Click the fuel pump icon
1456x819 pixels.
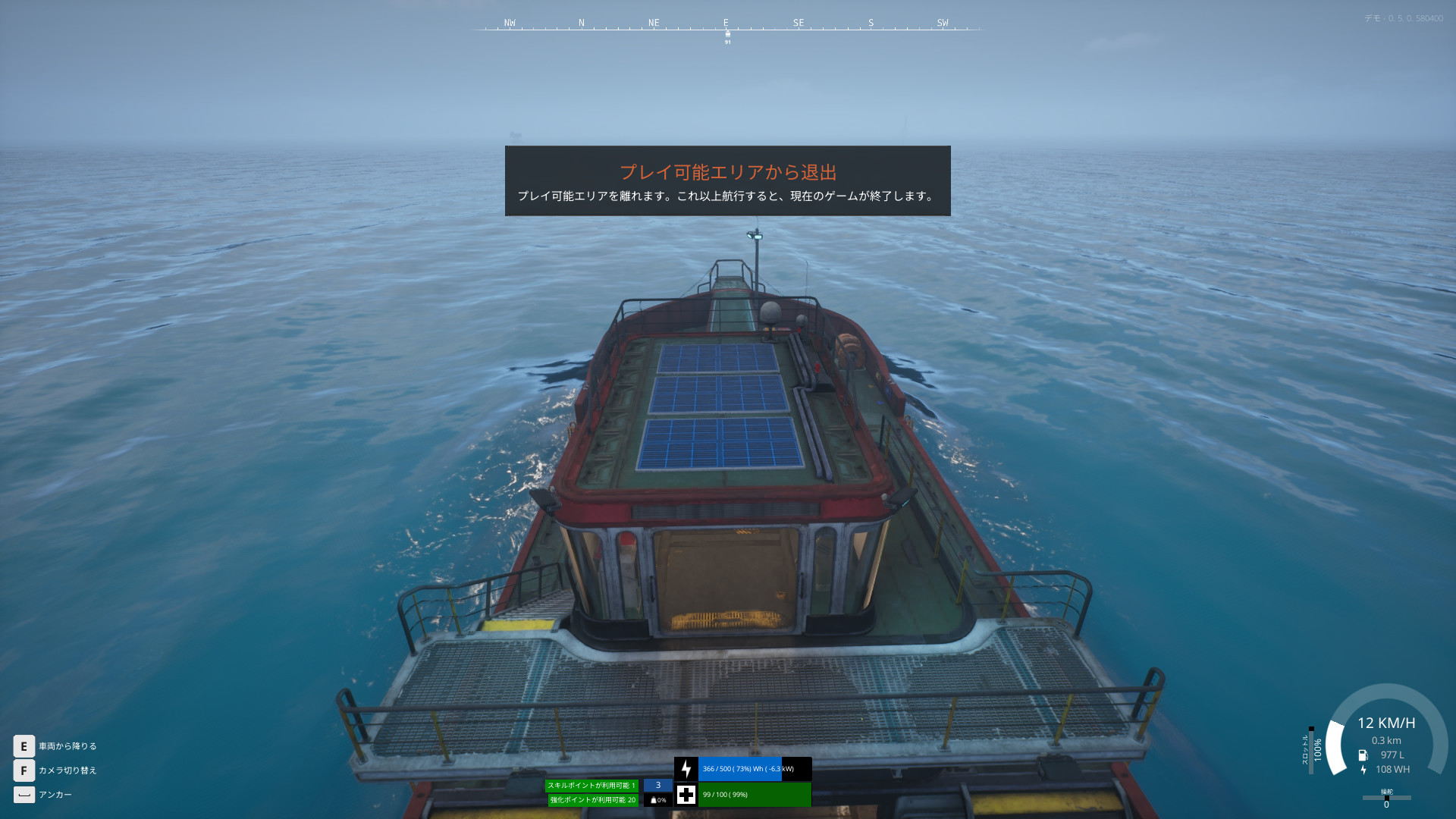1363,755
